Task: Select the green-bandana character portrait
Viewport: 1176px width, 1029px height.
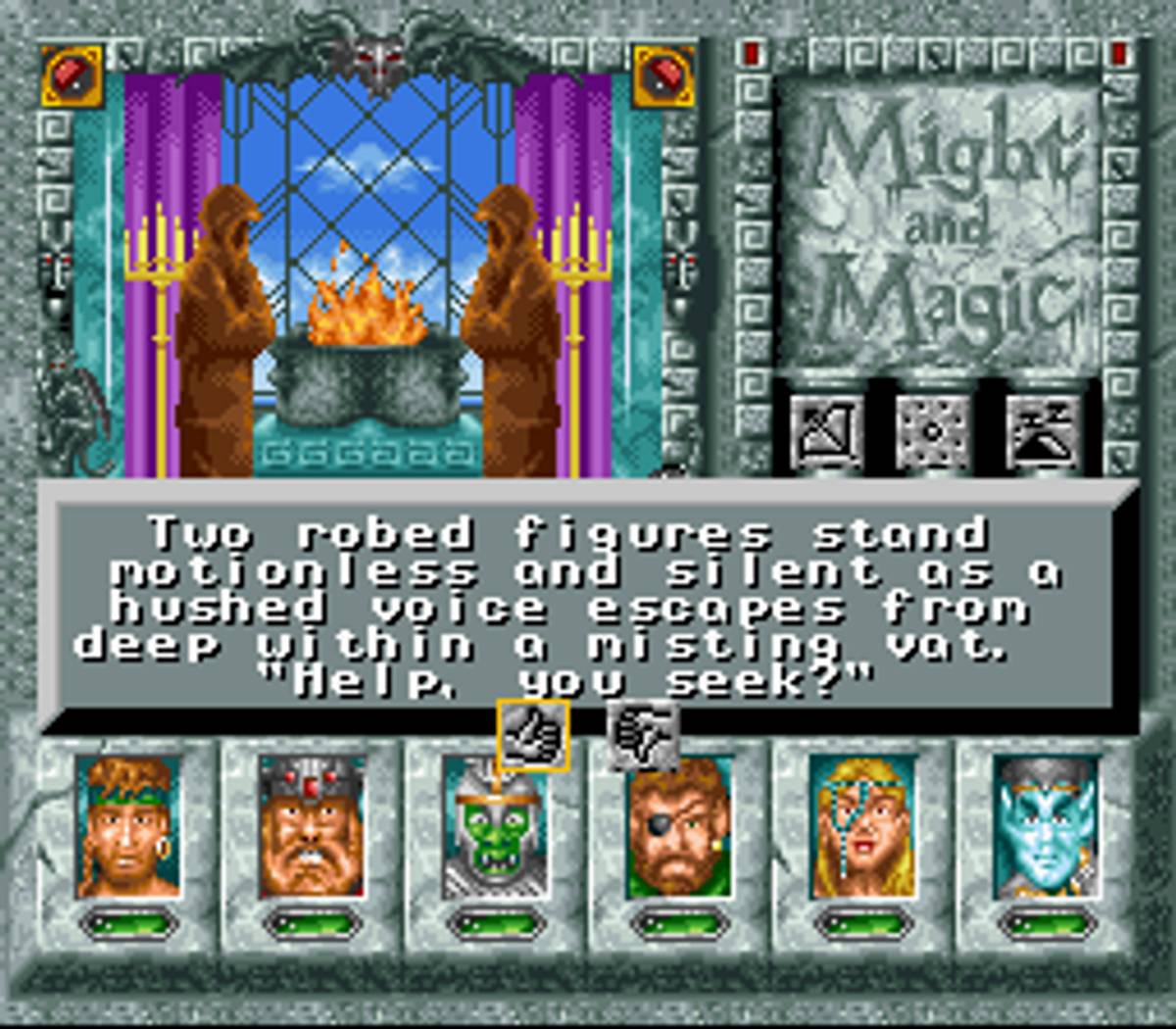Action: point(128,828)
